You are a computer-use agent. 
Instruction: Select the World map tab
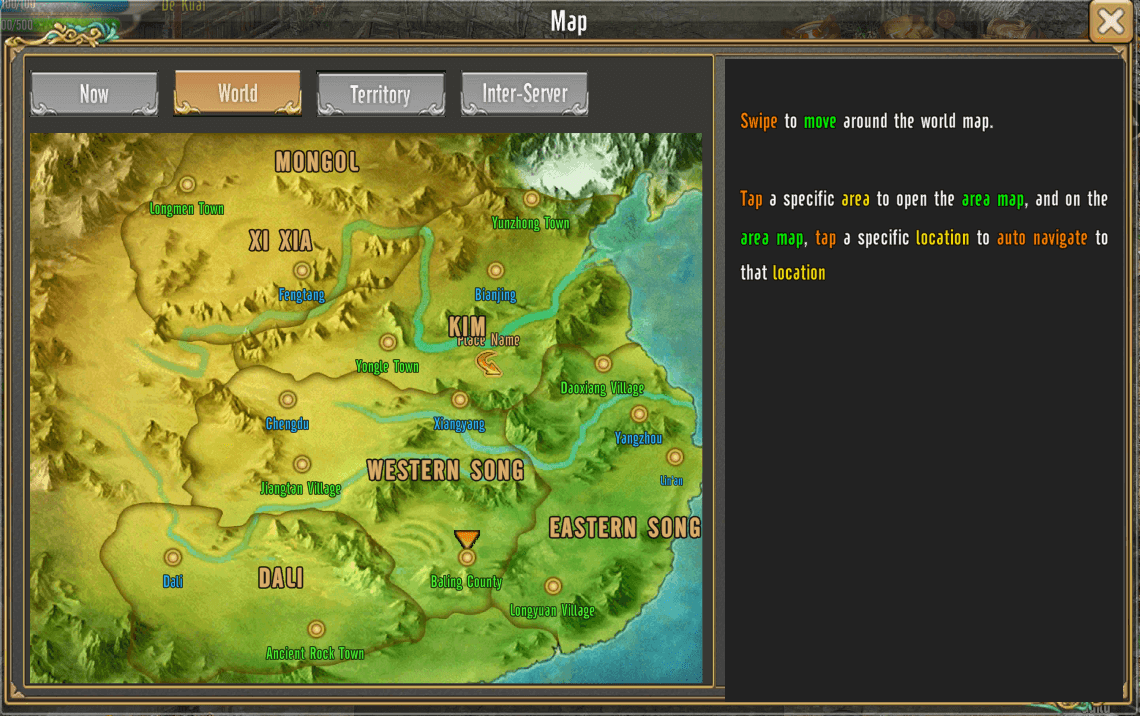tap(237, 94)
